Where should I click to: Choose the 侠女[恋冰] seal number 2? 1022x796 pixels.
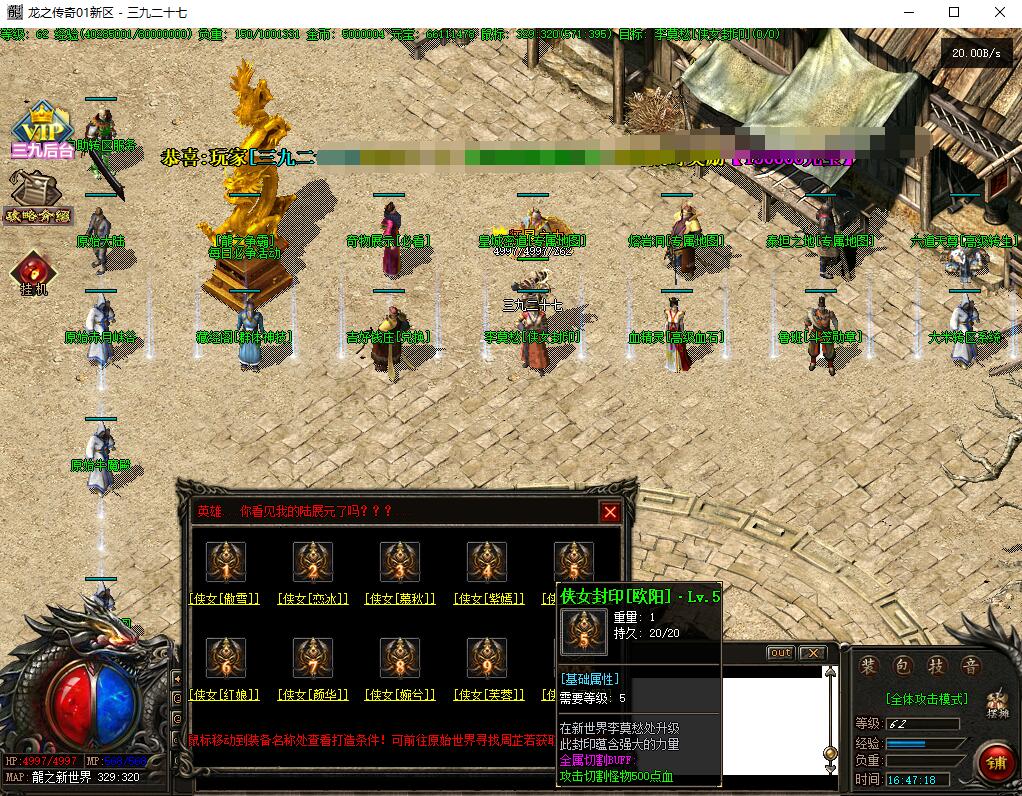pyautogui.click(x=313, y=562)
